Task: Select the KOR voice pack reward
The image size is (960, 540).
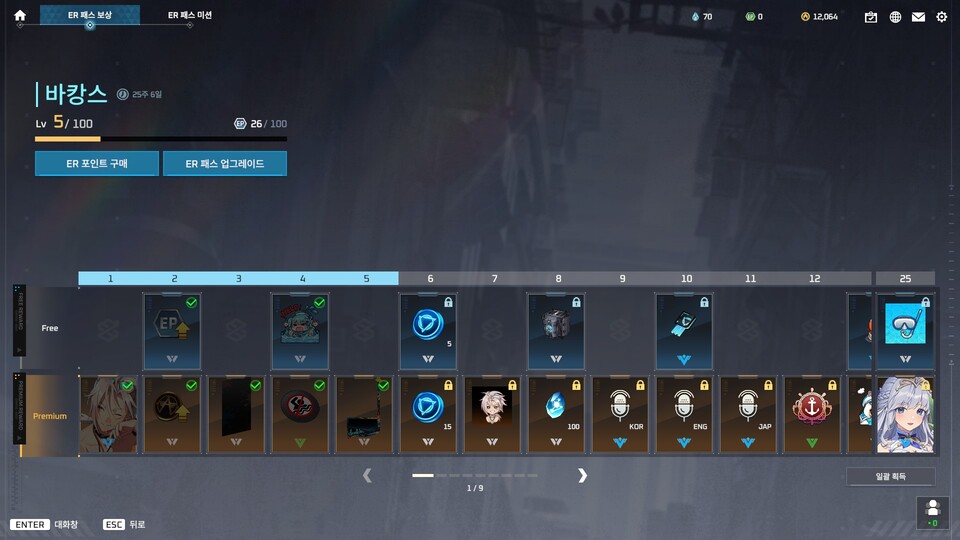Action: coord(621,414)
